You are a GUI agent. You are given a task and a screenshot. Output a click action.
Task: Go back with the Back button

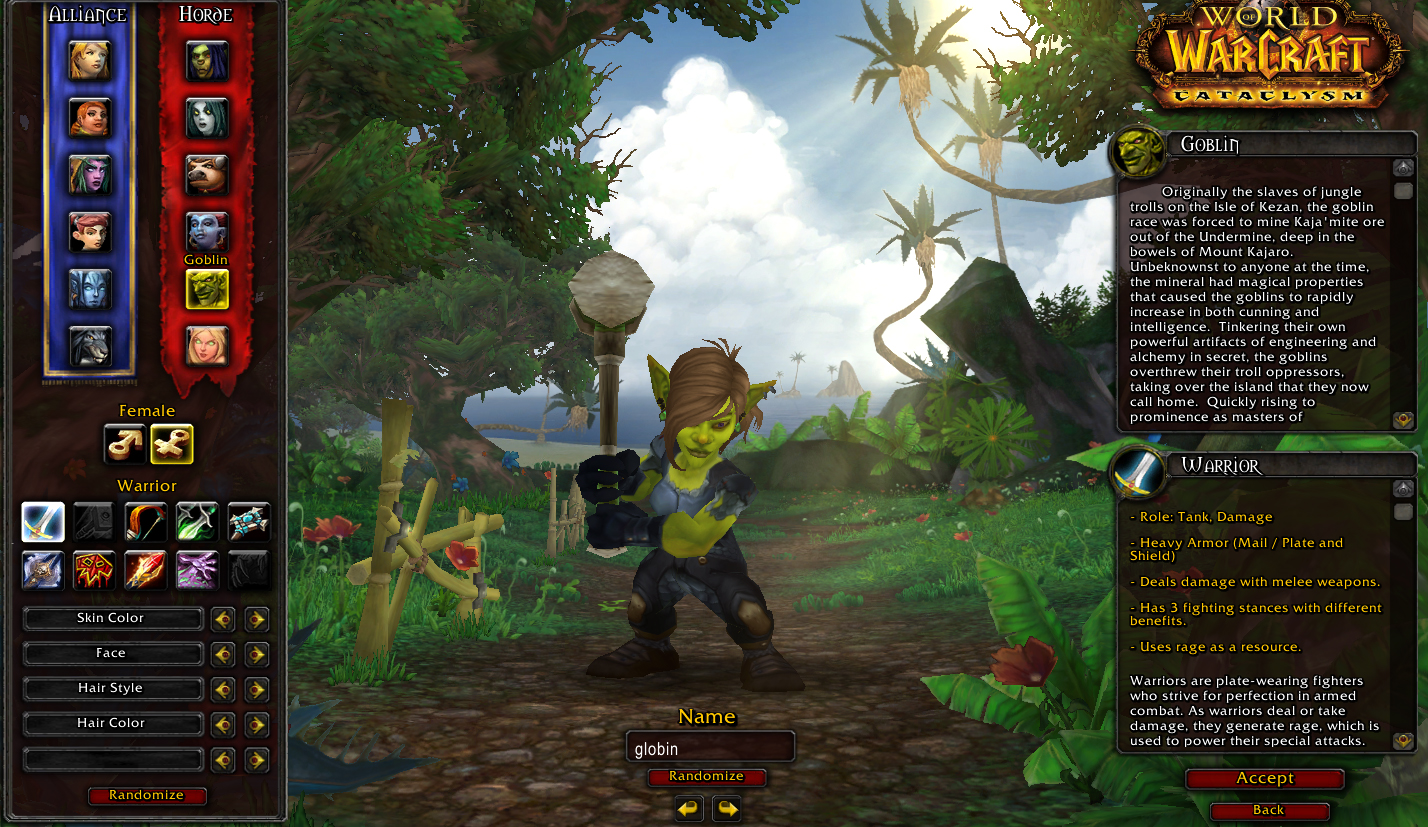(1268, 810)
